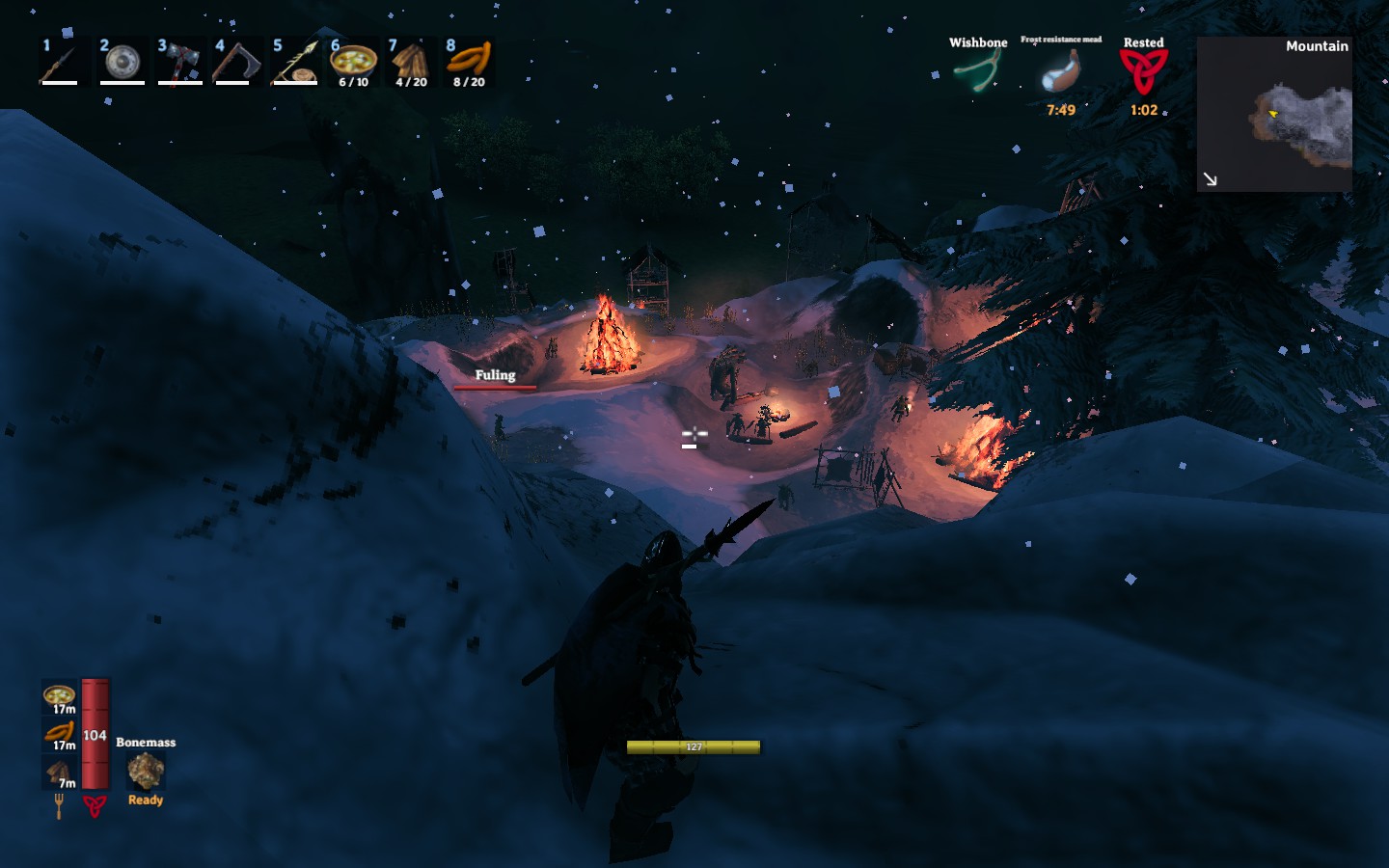This screenshot has height=868, width=1389.
Task: Select the sausage food slot timer
Action: point(58,731)
